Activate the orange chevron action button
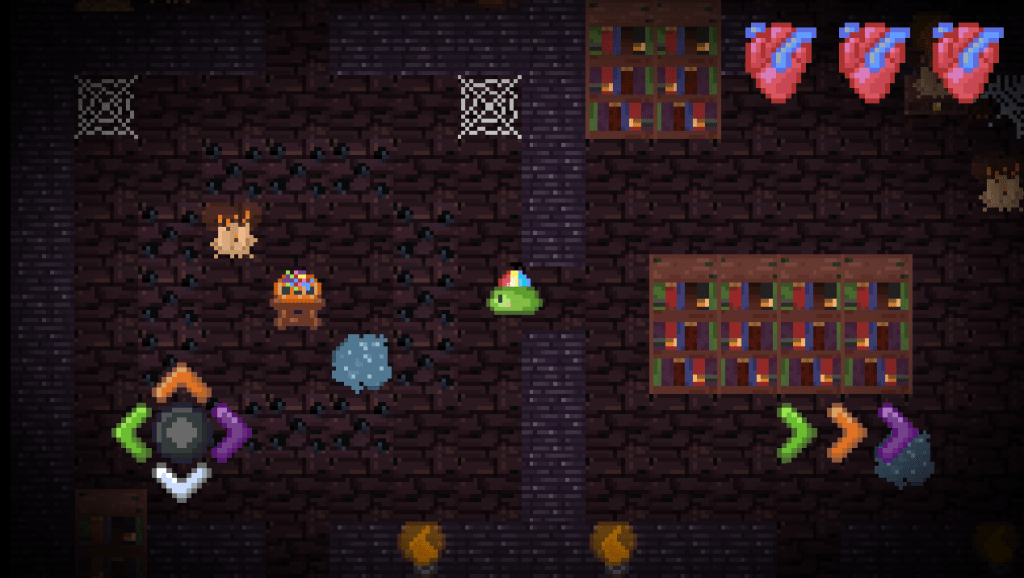 (x=846, y=433)
